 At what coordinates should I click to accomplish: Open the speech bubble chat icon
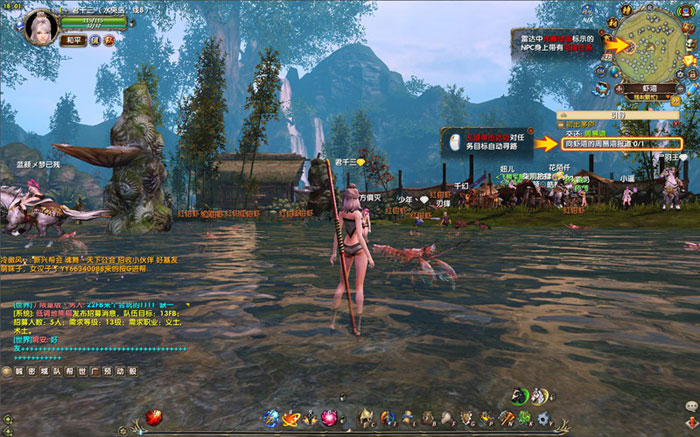pyautogui.click(x=689, y=405)
